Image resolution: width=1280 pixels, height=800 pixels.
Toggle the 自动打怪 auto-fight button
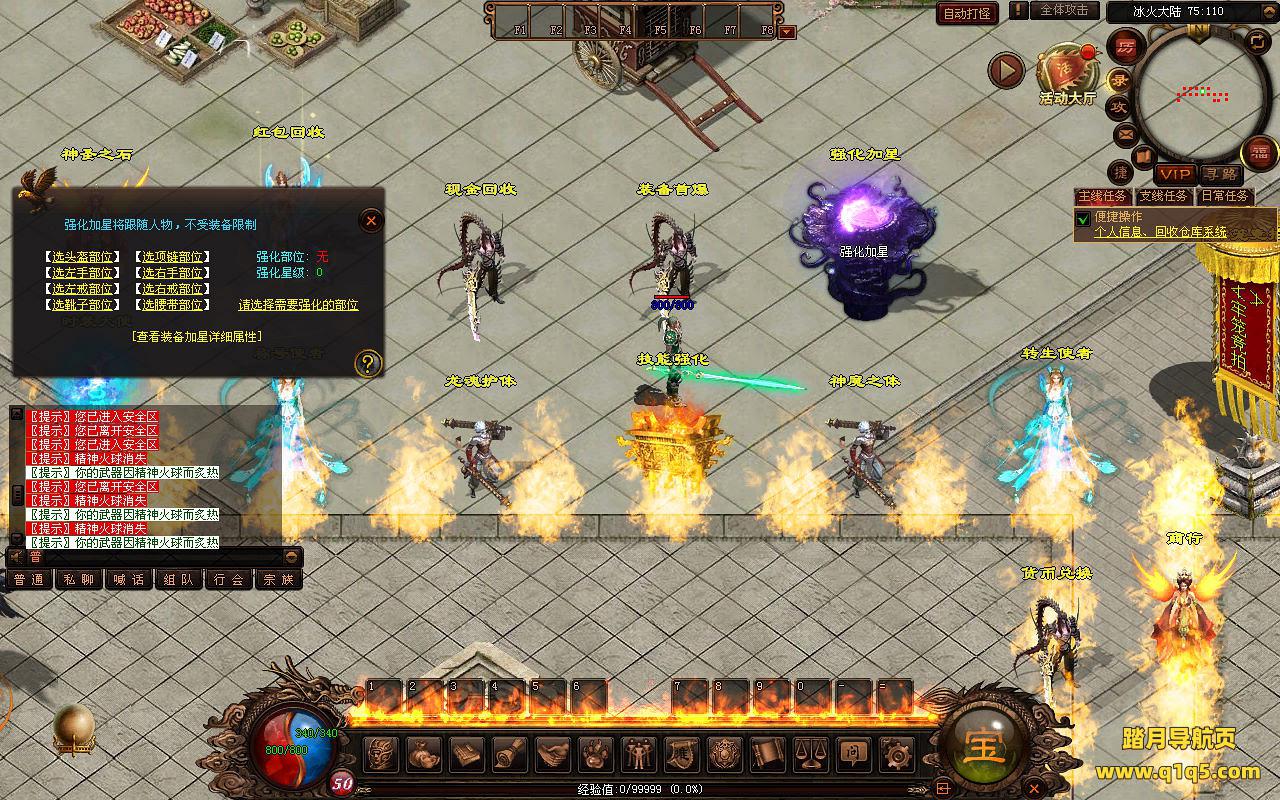pos(967,13)
